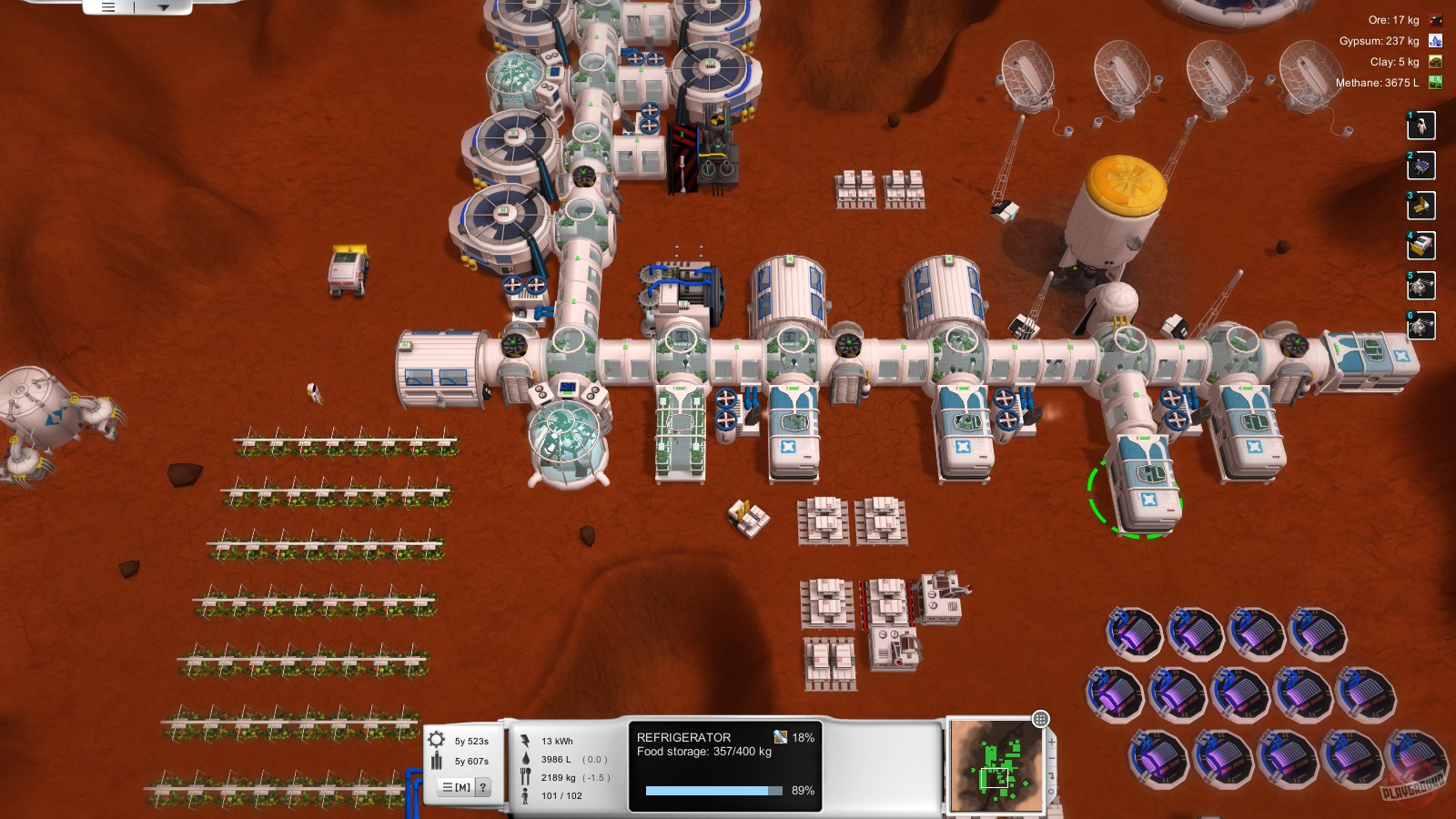Image resolution: width=1456 pixels, height=819 pixels.
Task: Click the fork-and-knife food indicator
Action: point(525,774)
